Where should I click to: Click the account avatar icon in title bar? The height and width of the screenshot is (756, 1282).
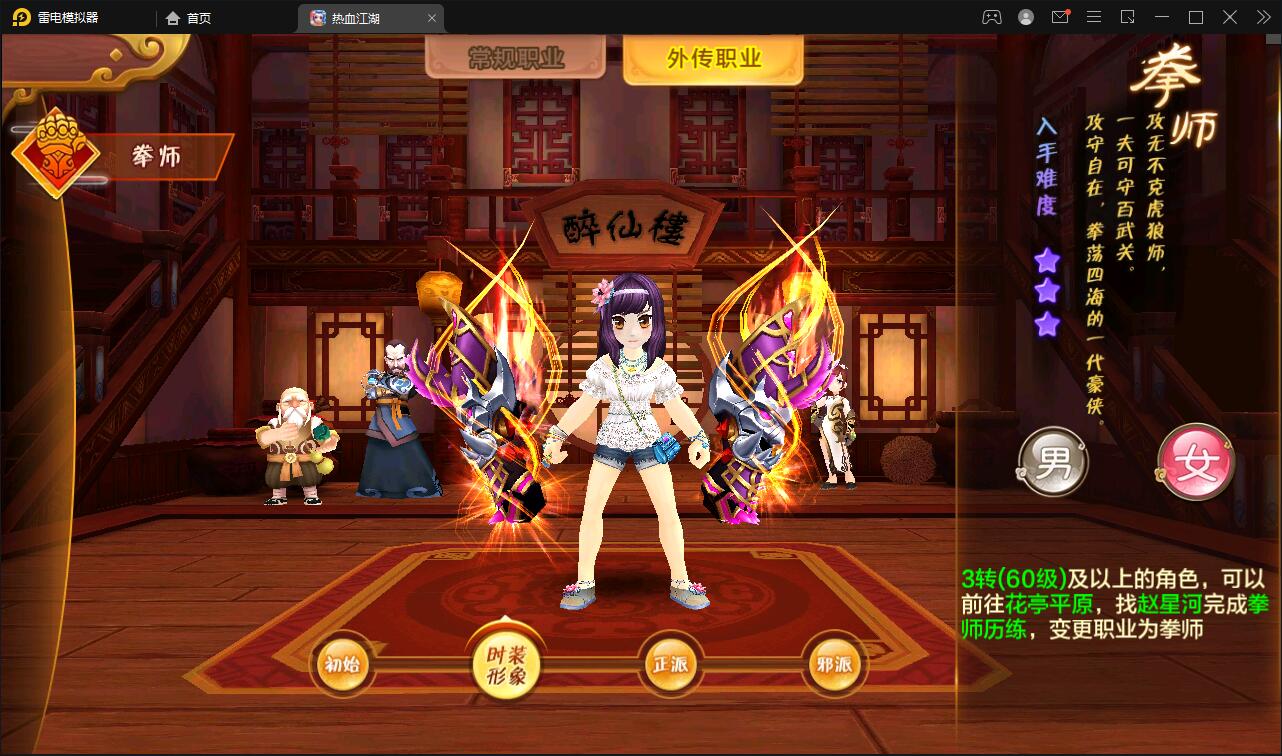point(1026,16)
